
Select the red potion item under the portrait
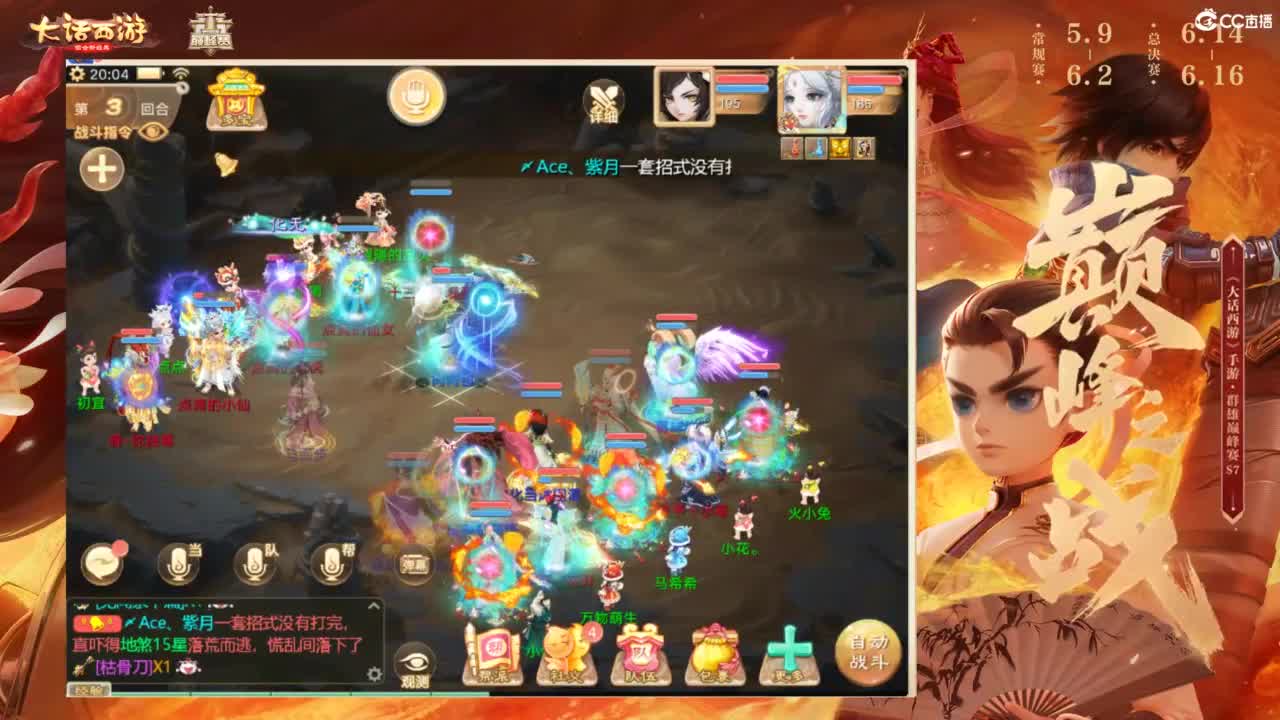792,147
